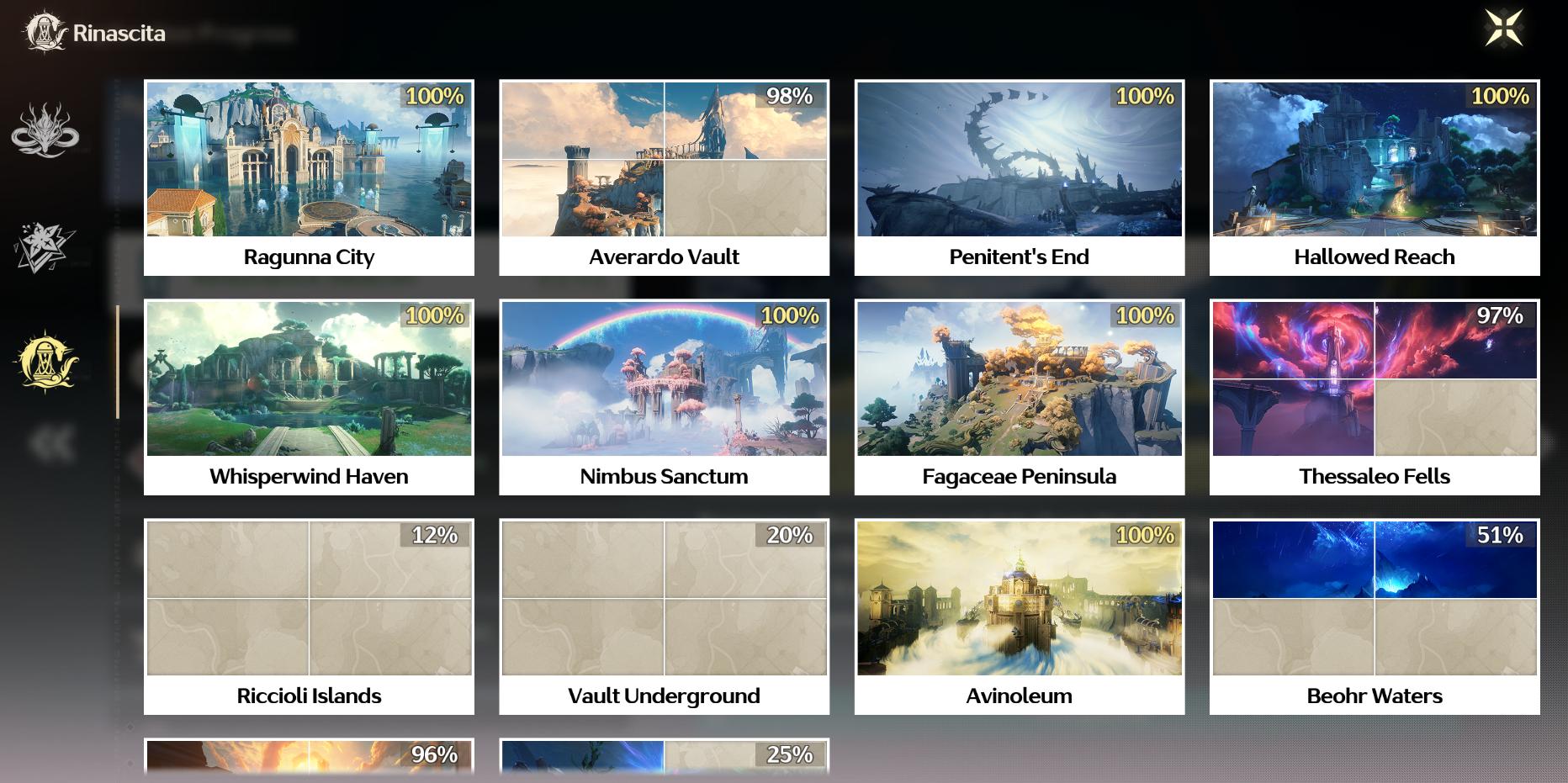1568x783 pixels.
Task: Choose the Fagaceae Peninsula tile
Action: click(1019, 397)
